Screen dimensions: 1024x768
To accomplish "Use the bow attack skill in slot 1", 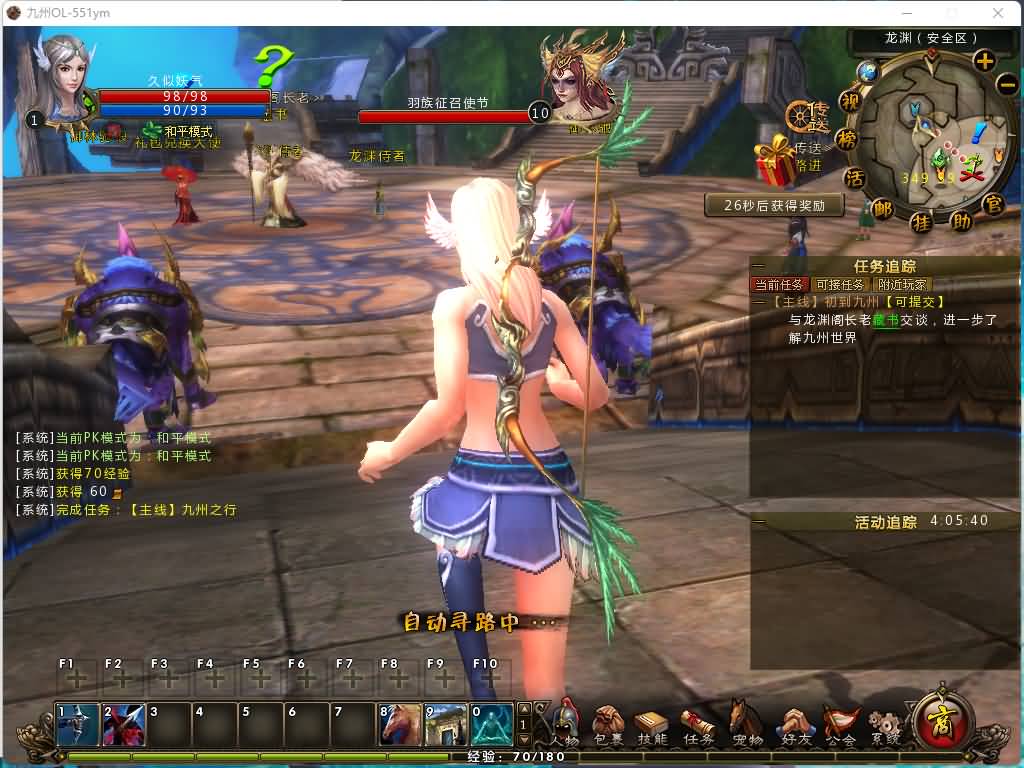I will click(x=77, y=725).
